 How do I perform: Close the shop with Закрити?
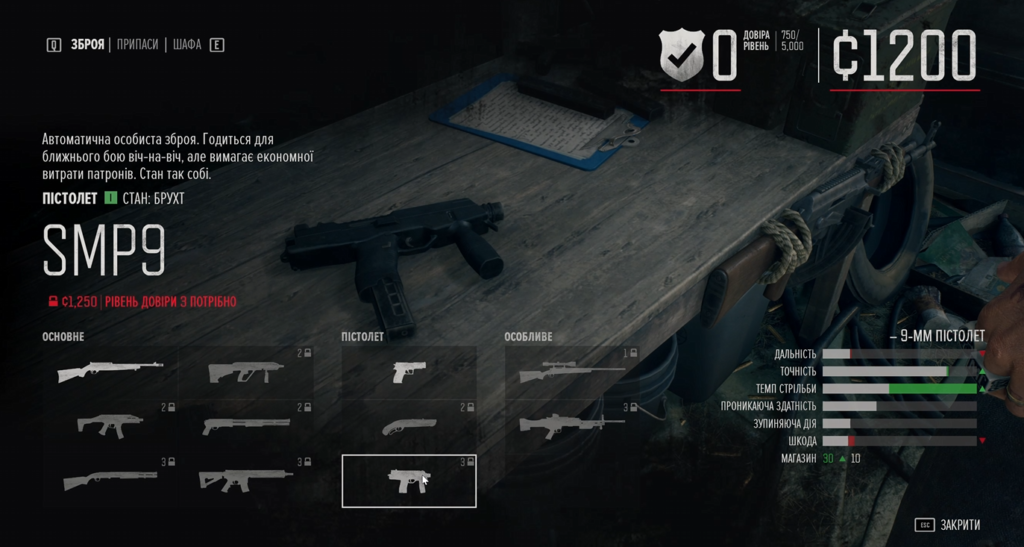(948, 525)
